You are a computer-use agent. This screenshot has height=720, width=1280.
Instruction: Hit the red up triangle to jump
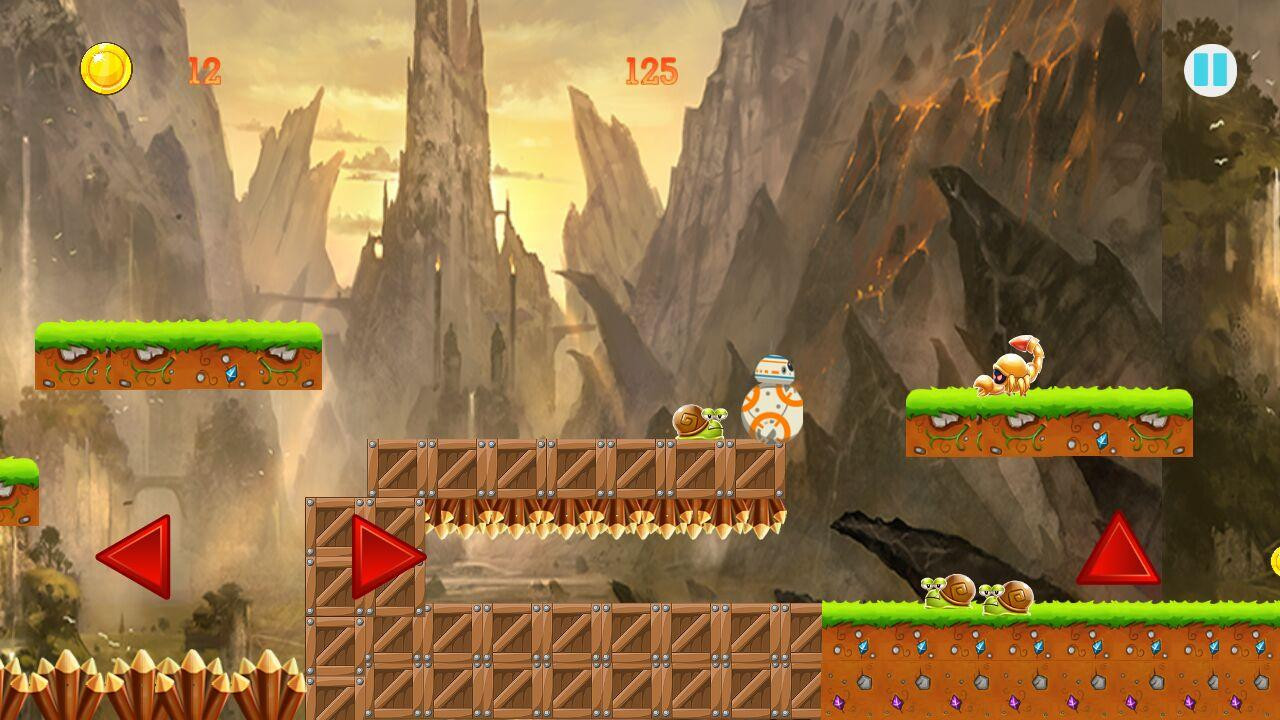coord(1118,552)
